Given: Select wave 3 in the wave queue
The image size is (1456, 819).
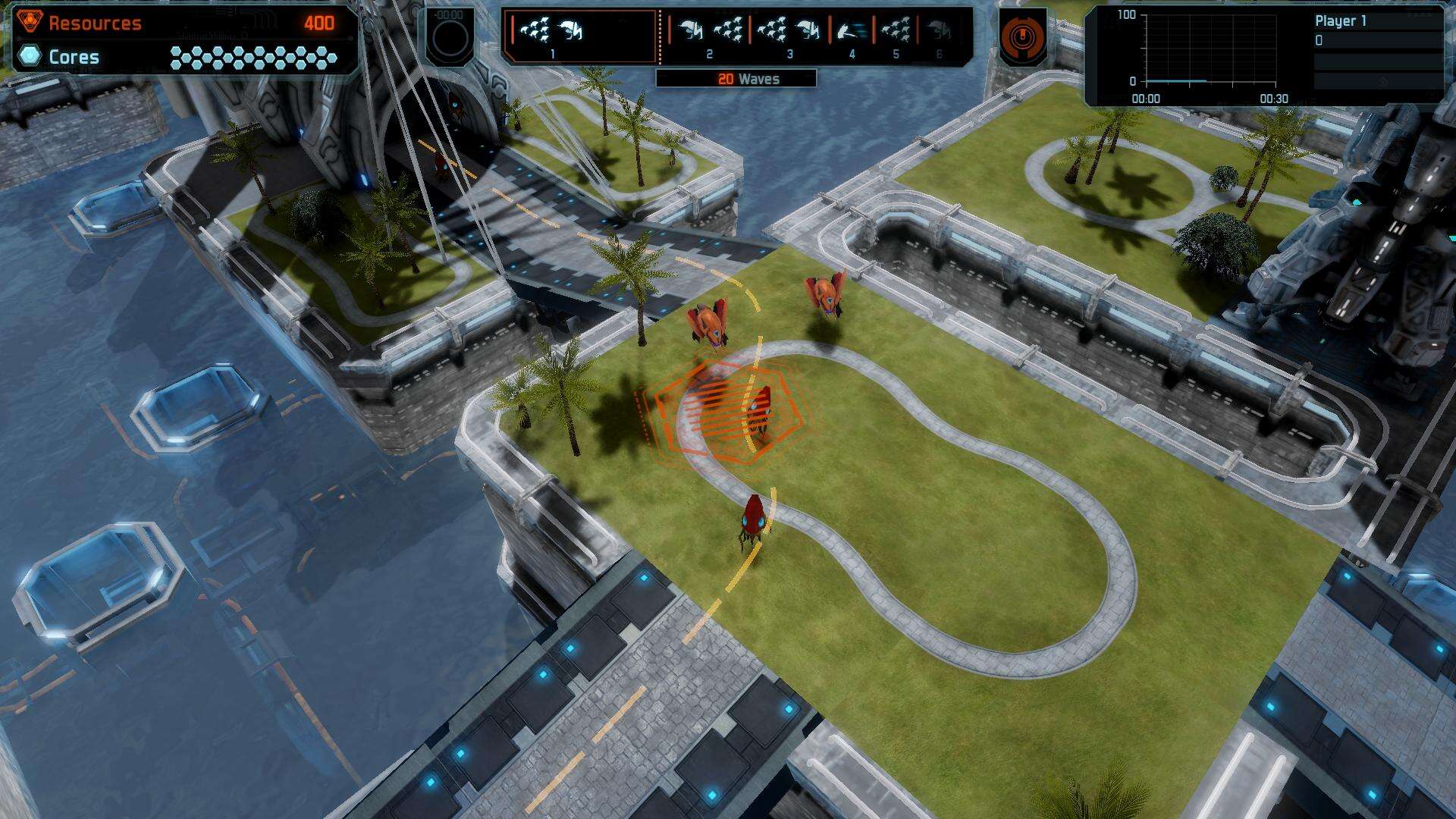Looking at the screenshot, I should coord(789,34).
